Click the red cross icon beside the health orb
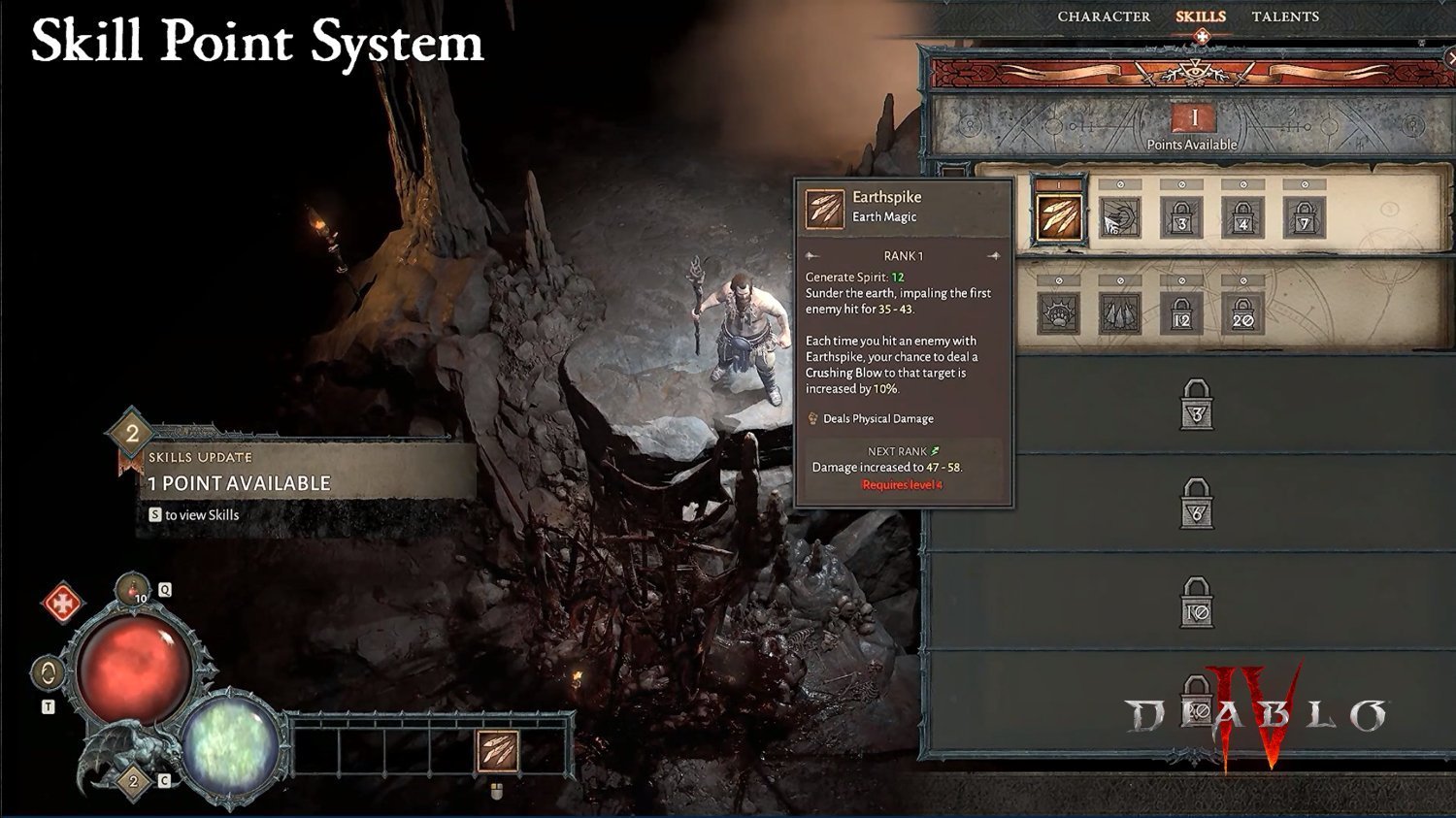Screen dimensions: 1456x818 tap(63, 604)
